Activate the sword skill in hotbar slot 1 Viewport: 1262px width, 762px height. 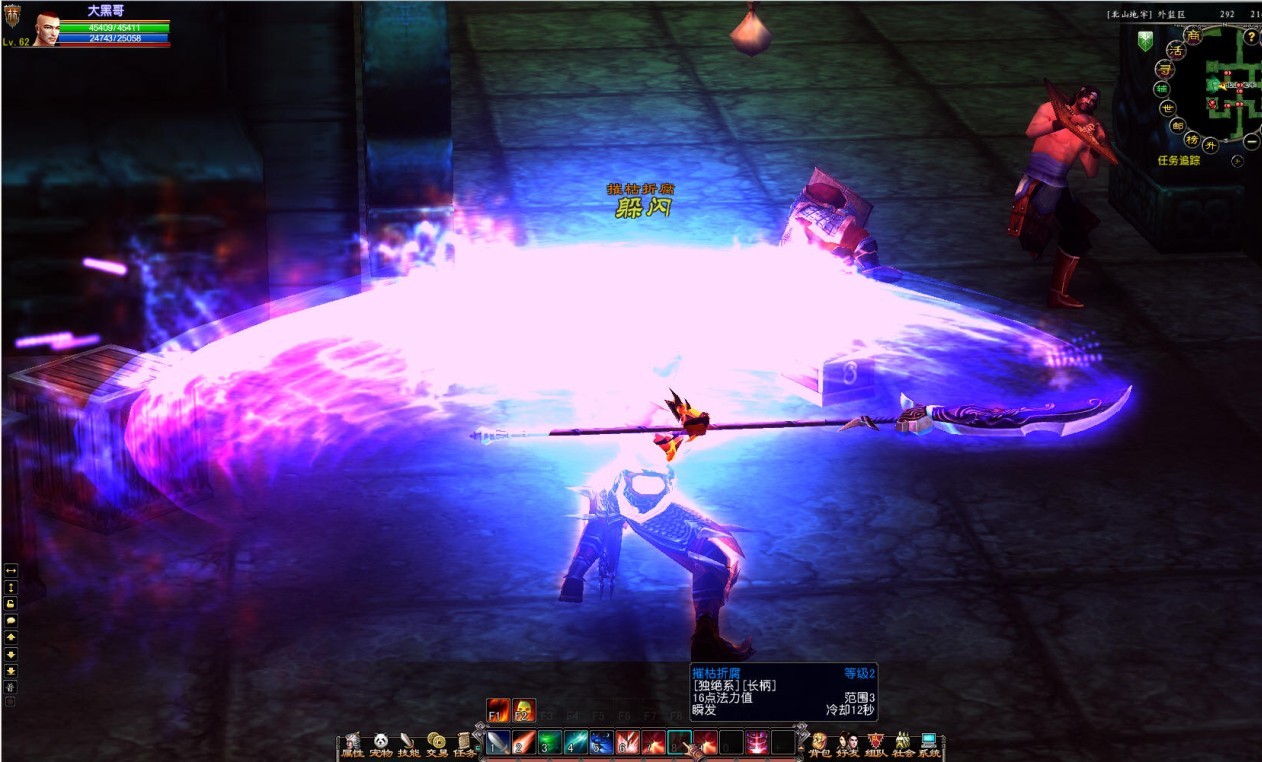pyautogui.click(x=497, y=742)
